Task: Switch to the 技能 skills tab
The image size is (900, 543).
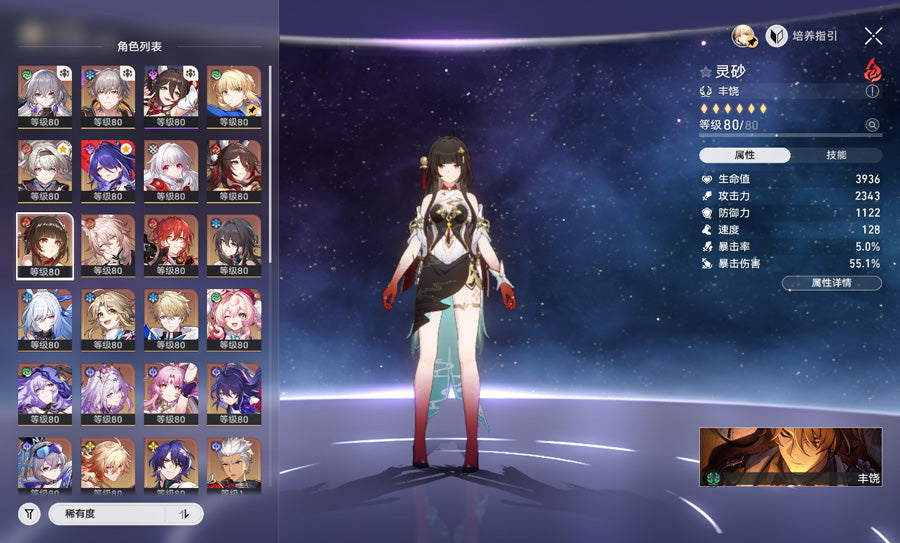Action: [x=836, y=155]
